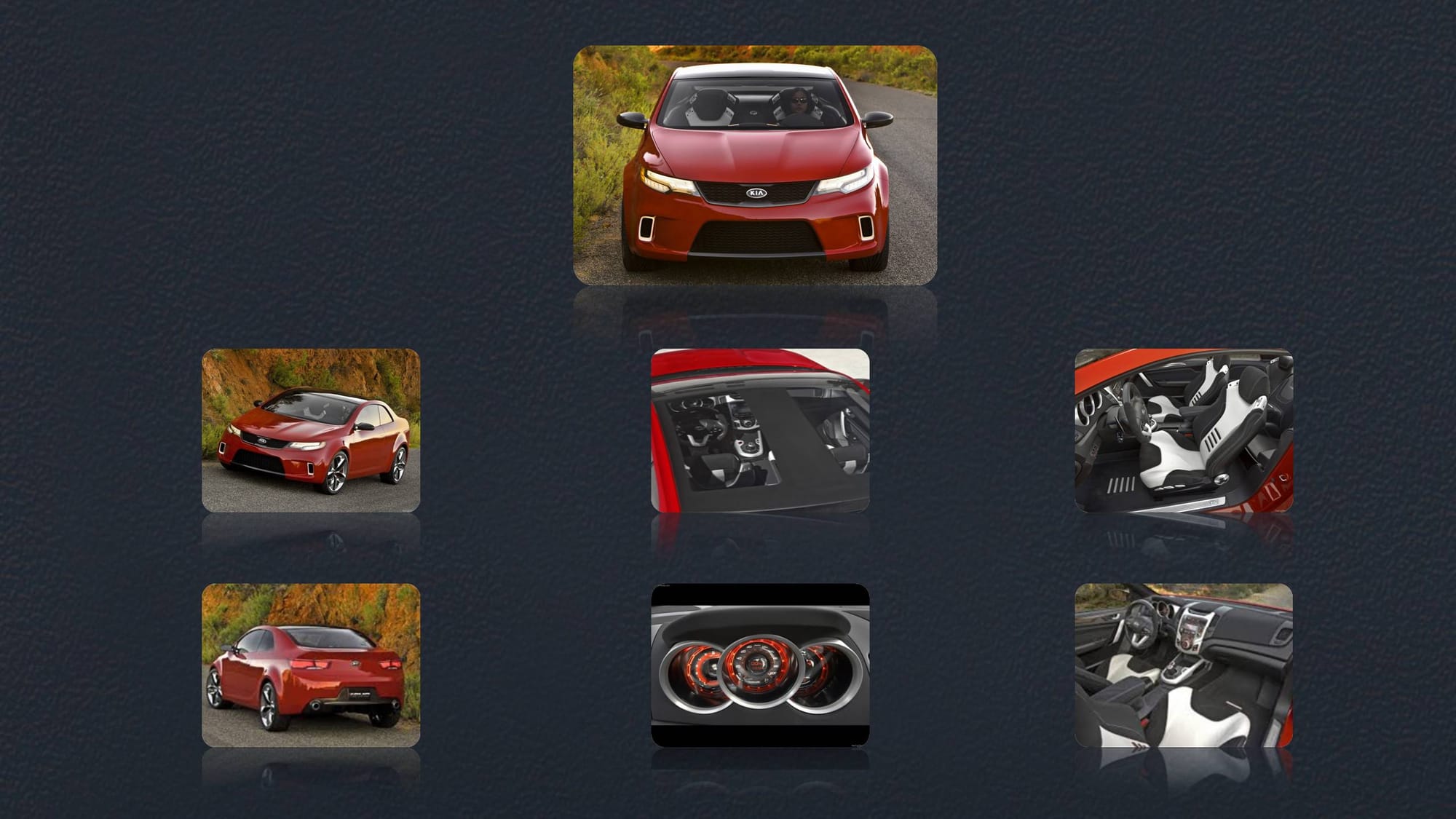1456x819 pixels.
Task: Select the white seats side-view thumbnail
Action: pos(1184,430)
